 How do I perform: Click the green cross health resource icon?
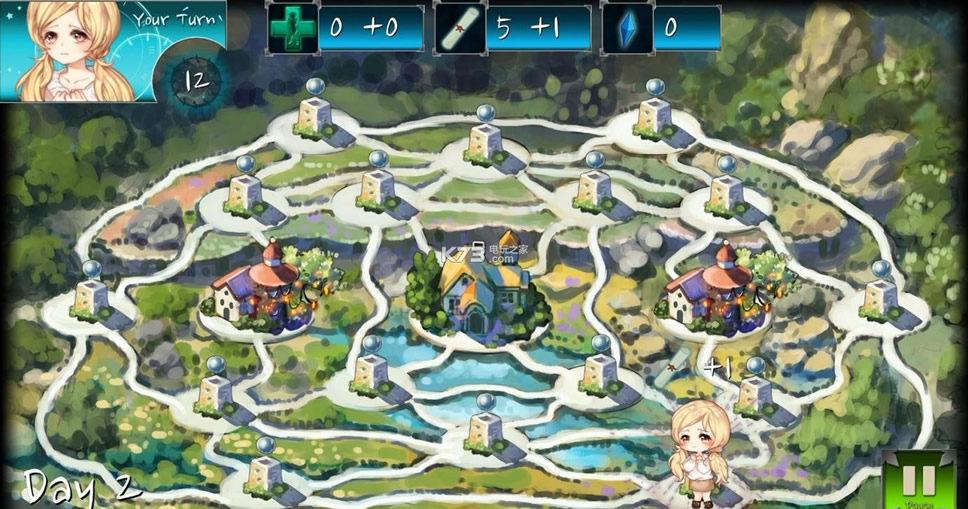click(293, 28)
